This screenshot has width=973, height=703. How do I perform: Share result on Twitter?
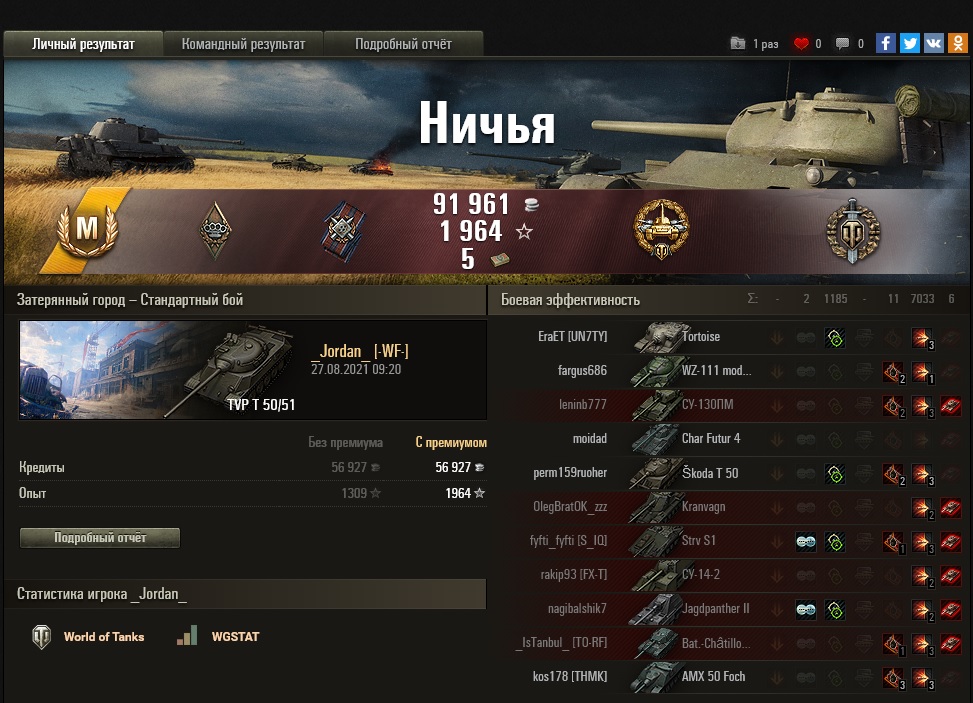tap(909, 43)
